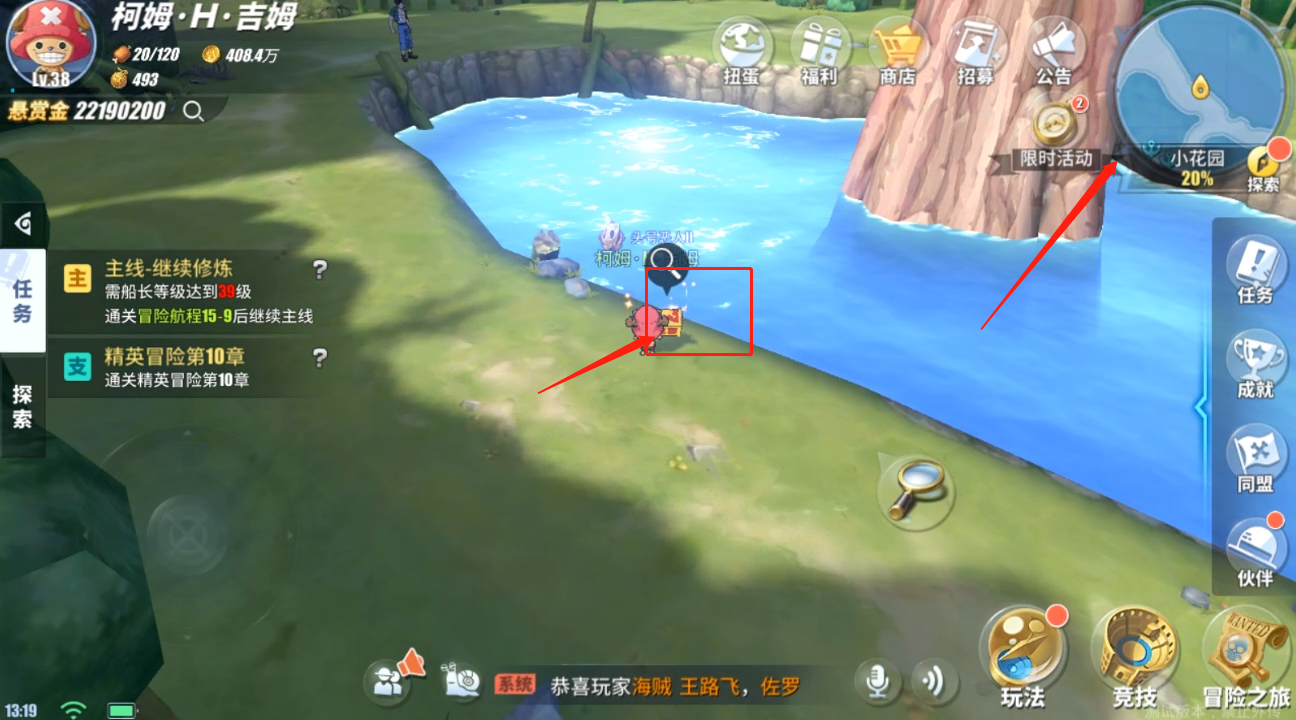
Task: Open the 福利 welfare gift menu
Action: coord(820,49)
